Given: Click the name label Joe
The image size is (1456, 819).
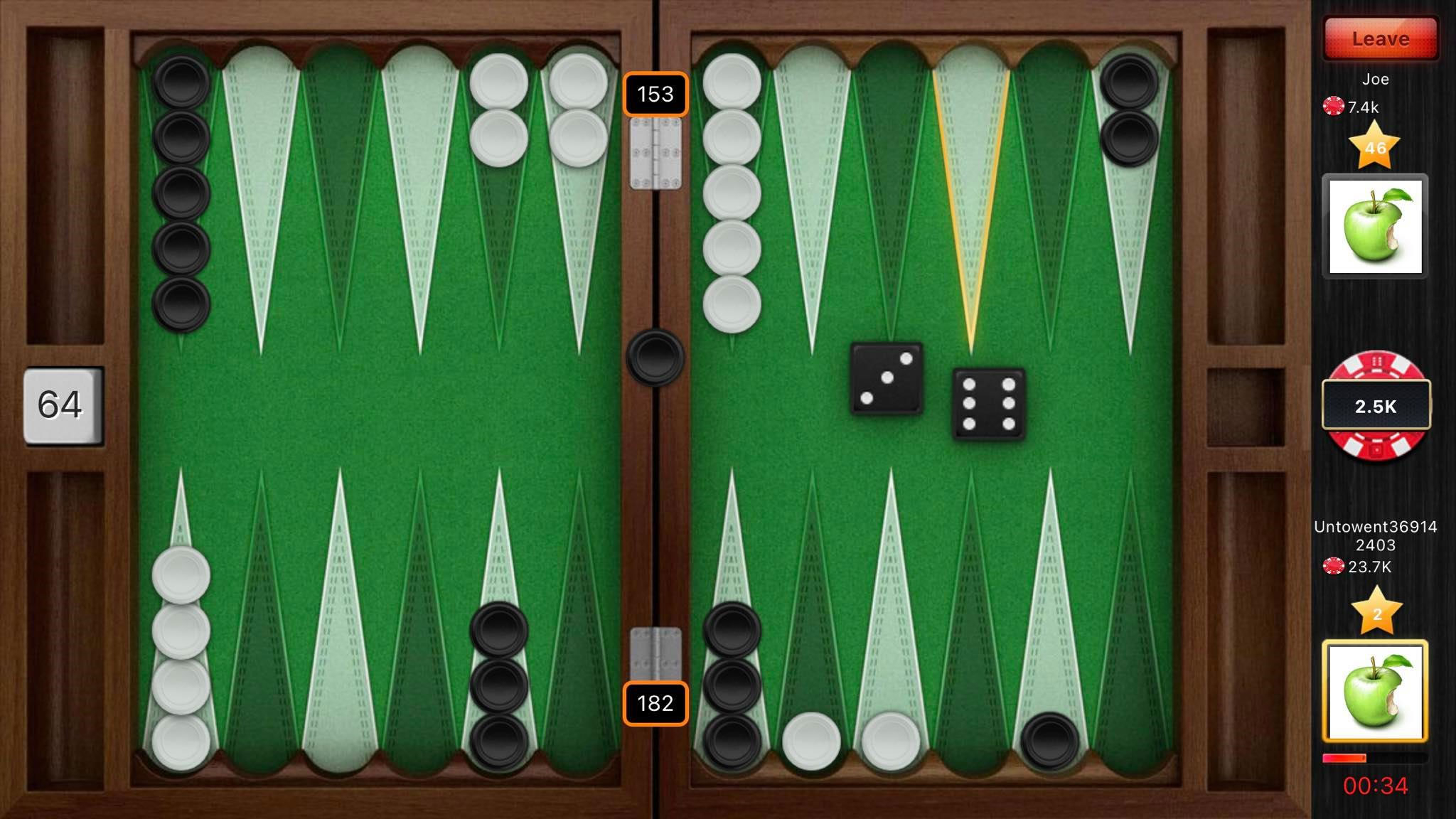Looking at the screenshot, I should (1377, 80).
